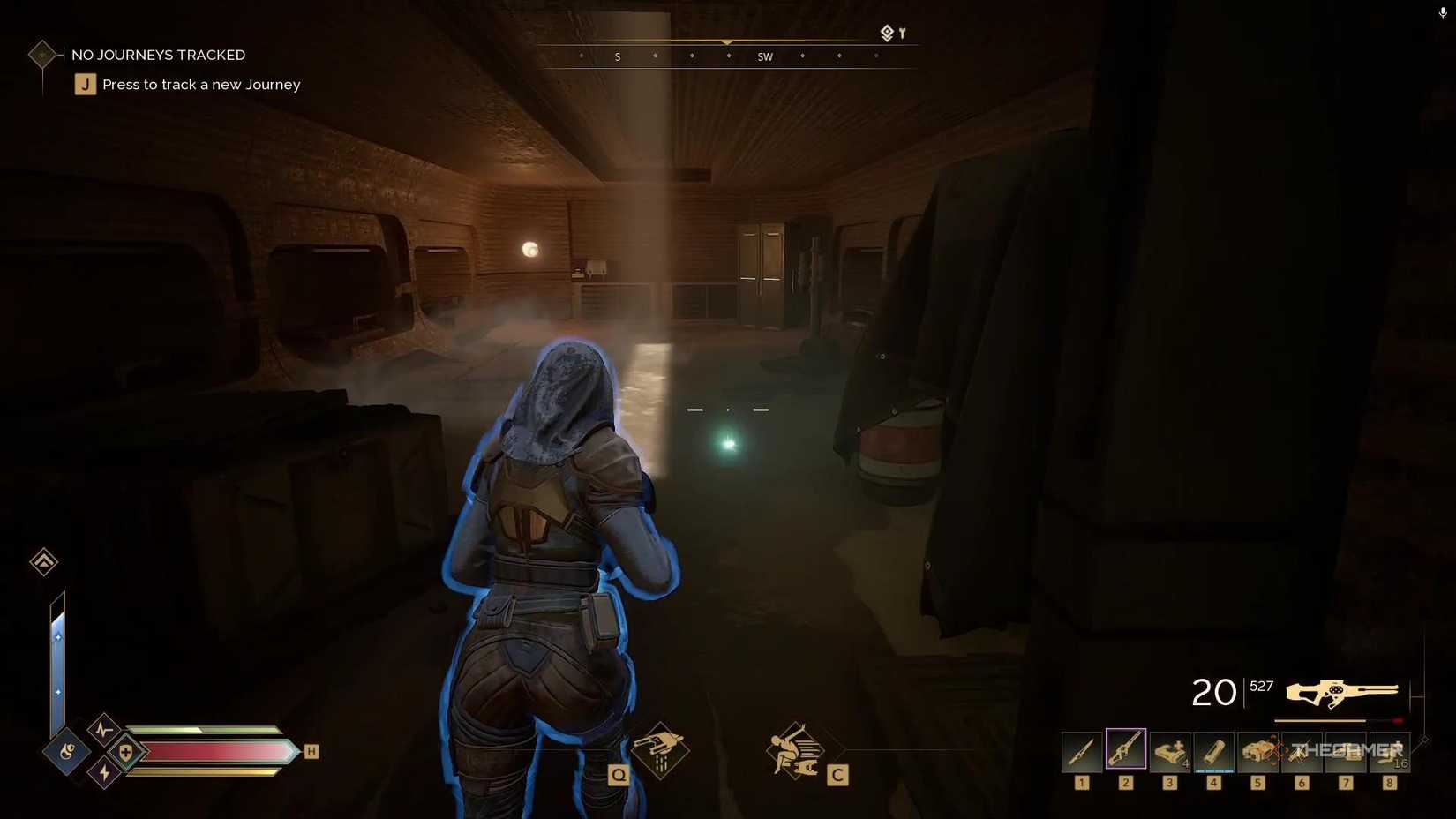Viewport: 1456px width, 819px height.
Task: Click the diamond chevron icon above the water bar
Action: coord(43,561)
